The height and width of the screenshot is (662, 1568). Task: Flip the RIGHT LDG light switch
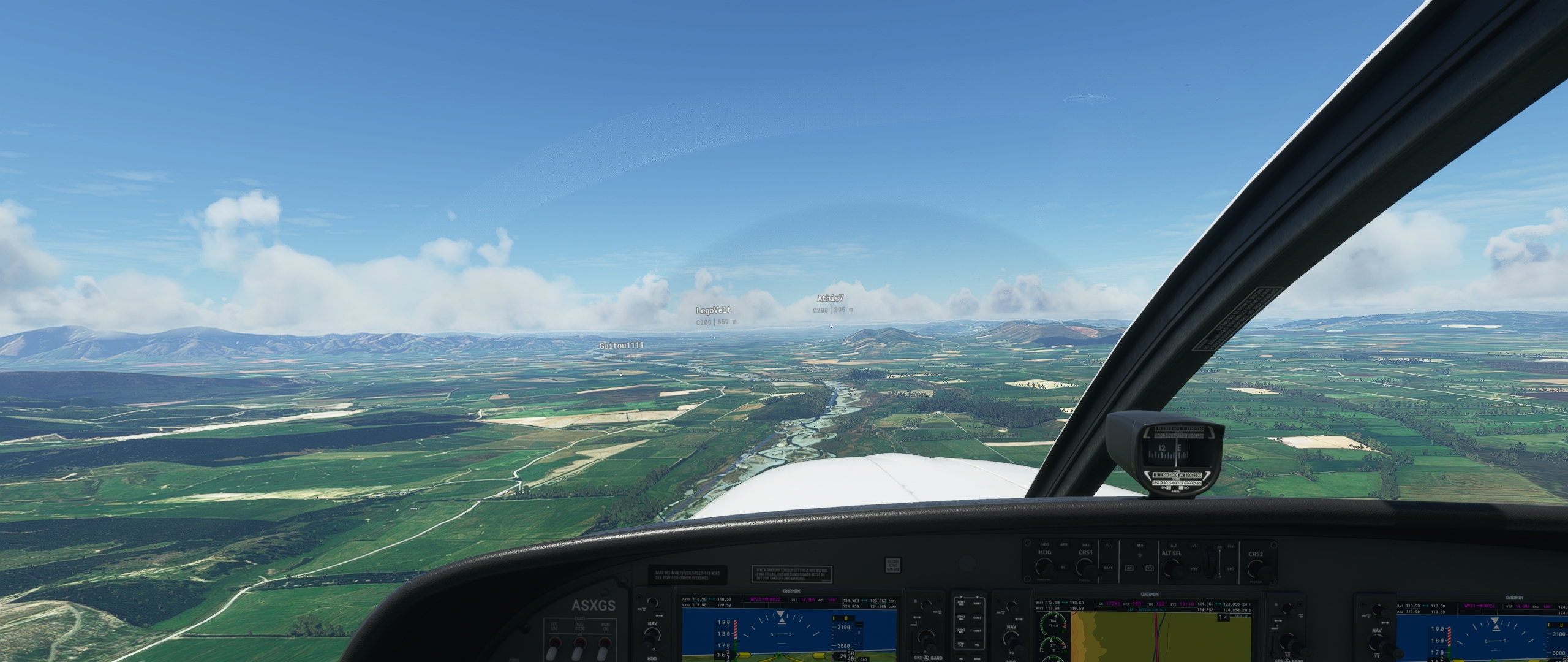point(603,652)
